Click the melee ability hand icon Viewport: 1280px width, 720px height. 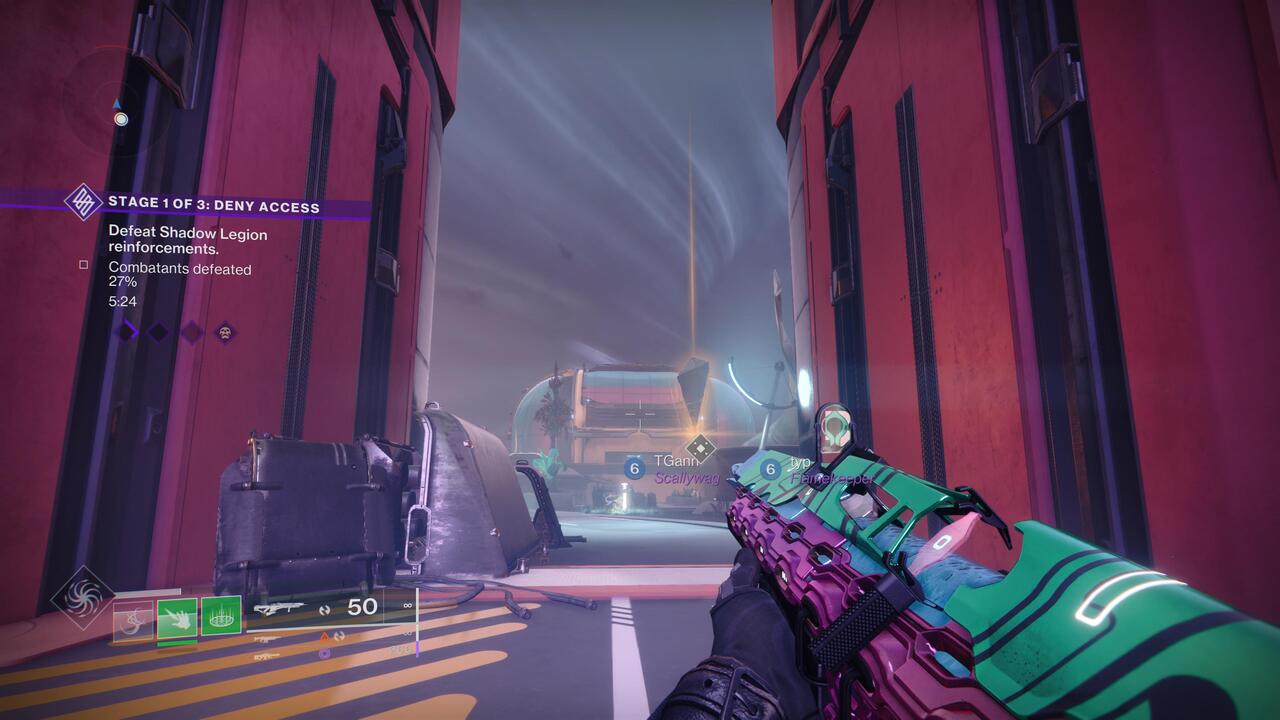click(x=177, y=619)
